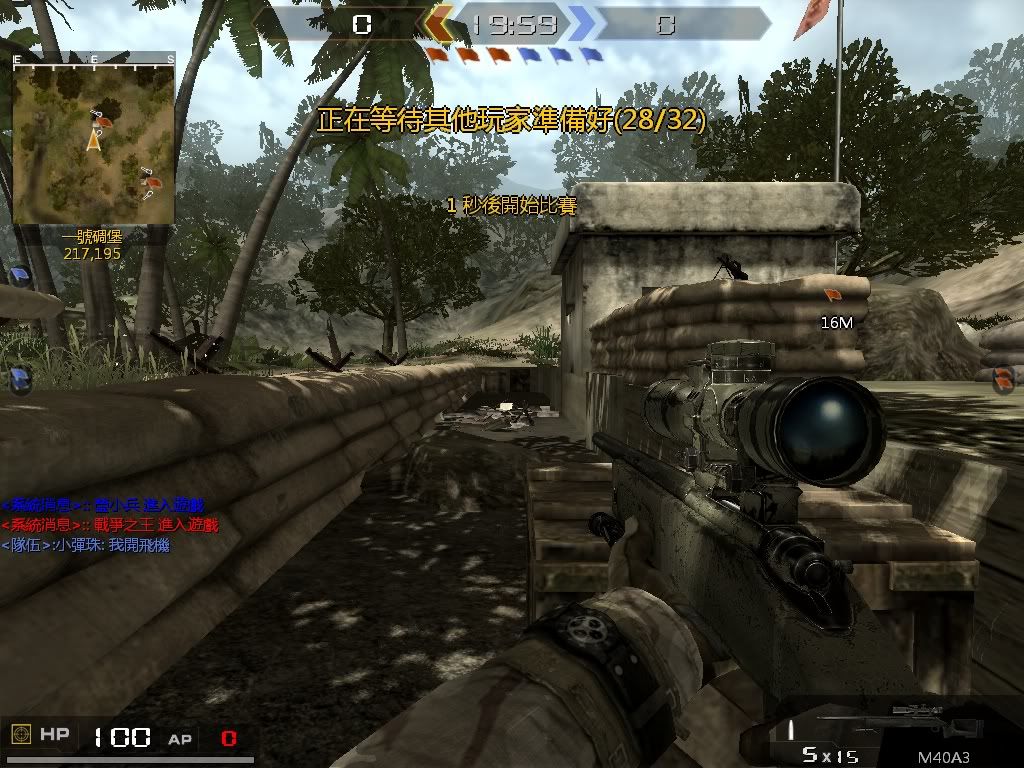Click the target icon beside the HP label
The height and width of the screenshot is (768, 1024).
tap(20, 736)
